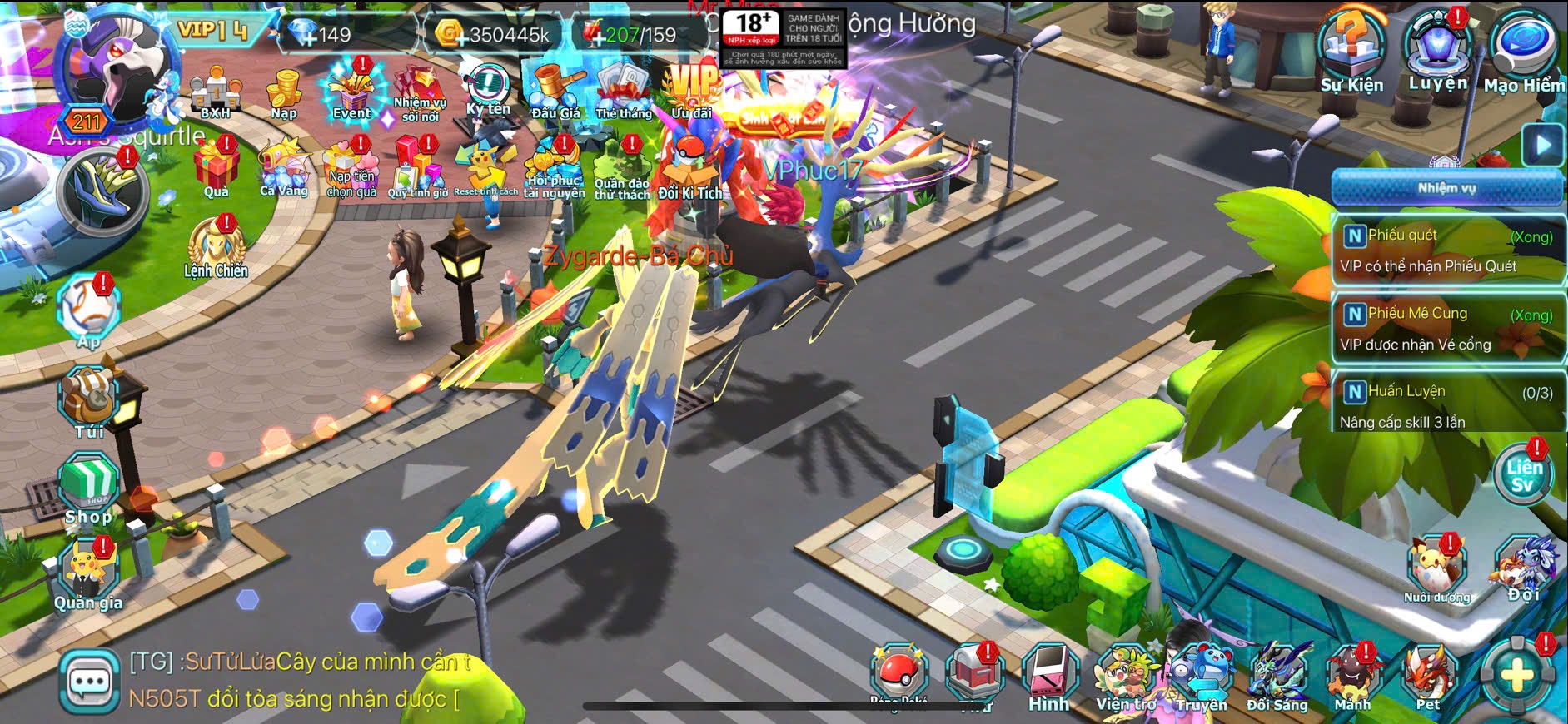This screenshot has height=724, width=1568.
Task: Enter the Shop from the green box icon
Action: 88,488
